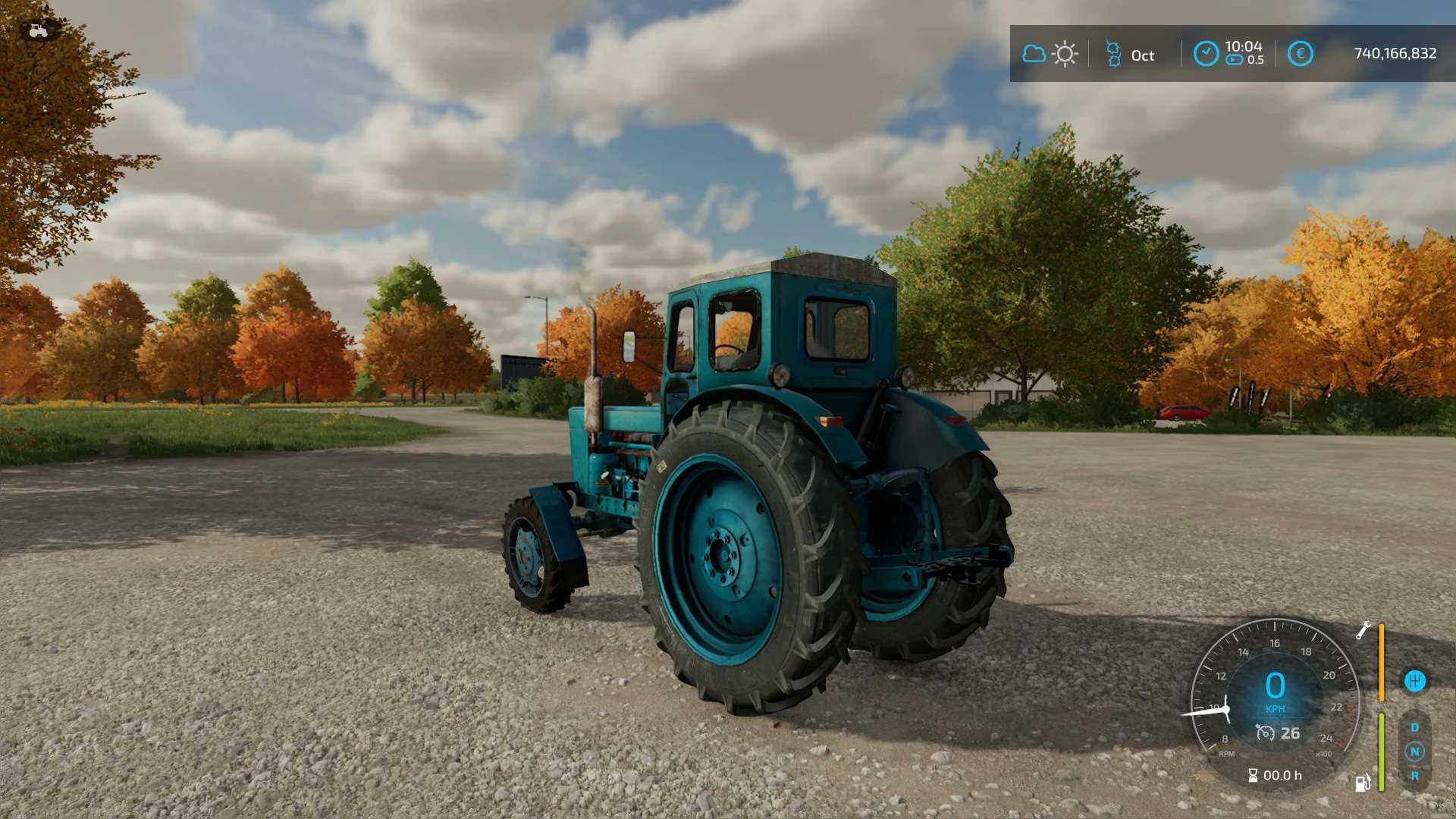Select the season calendar icon beside Oct
Image resolution: width=1456 pixels, height=819 pixels.
coord(1112,54)
